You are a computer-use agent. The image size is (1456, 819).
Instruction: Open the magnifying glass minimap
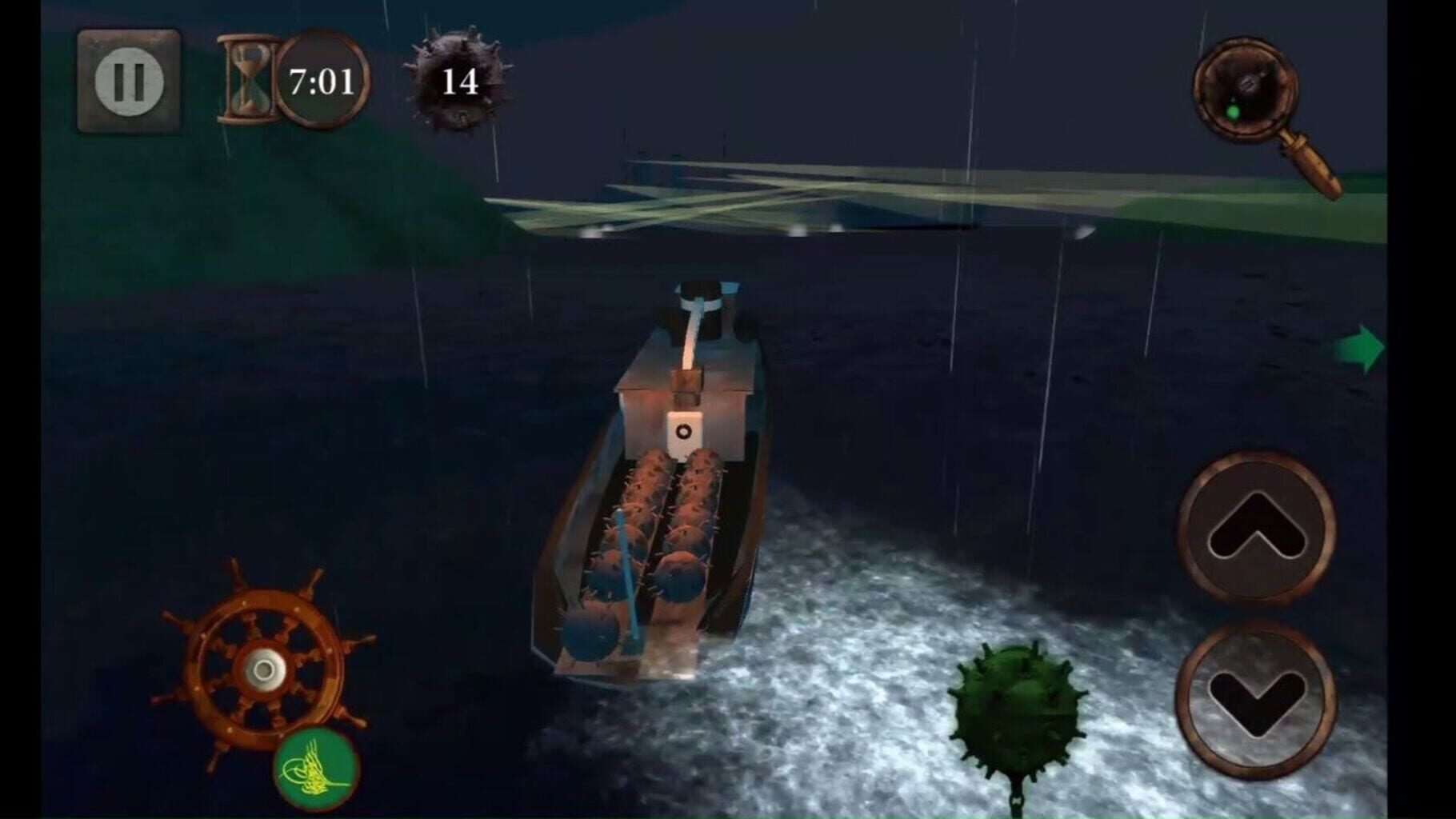coord(1245,90)
